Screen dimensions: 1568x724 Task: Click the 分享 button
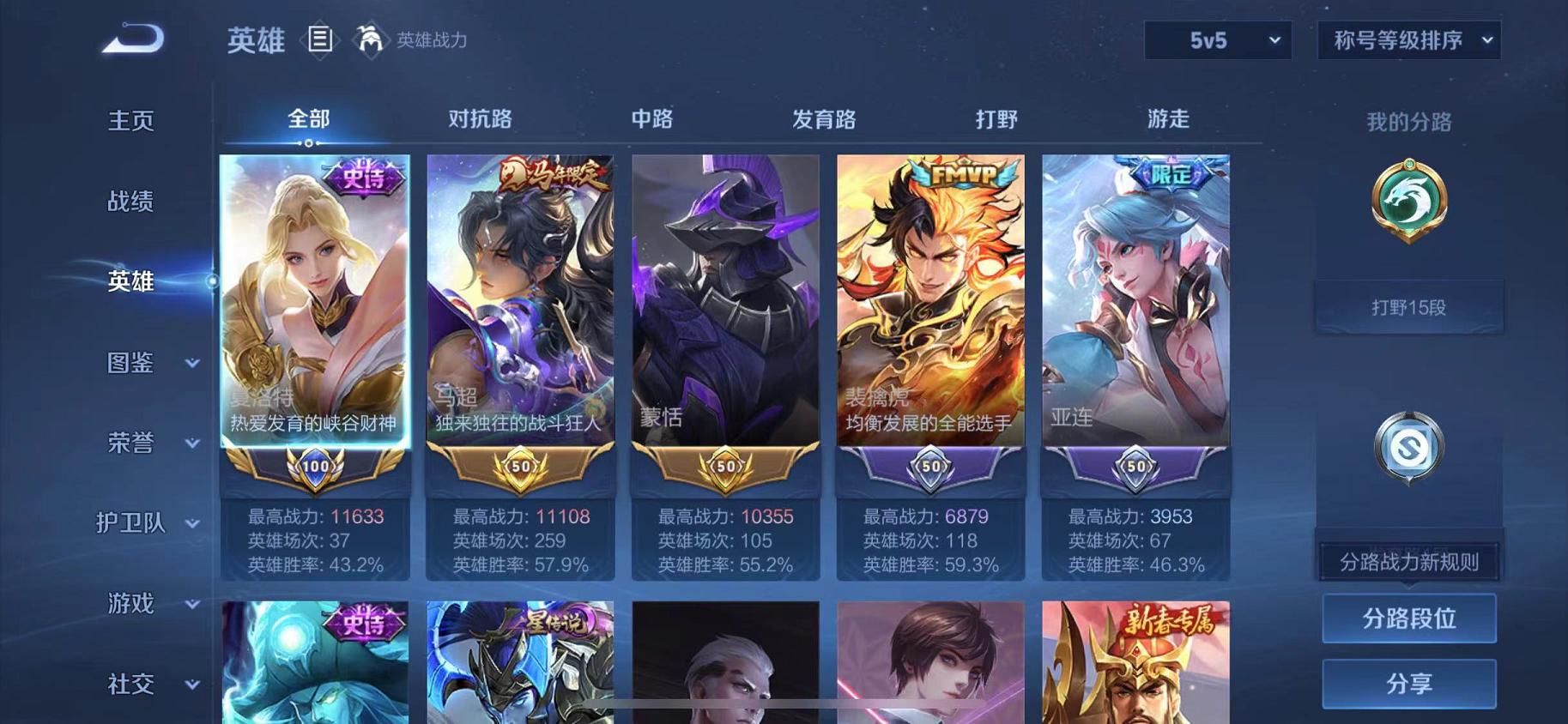[1409, 684]
